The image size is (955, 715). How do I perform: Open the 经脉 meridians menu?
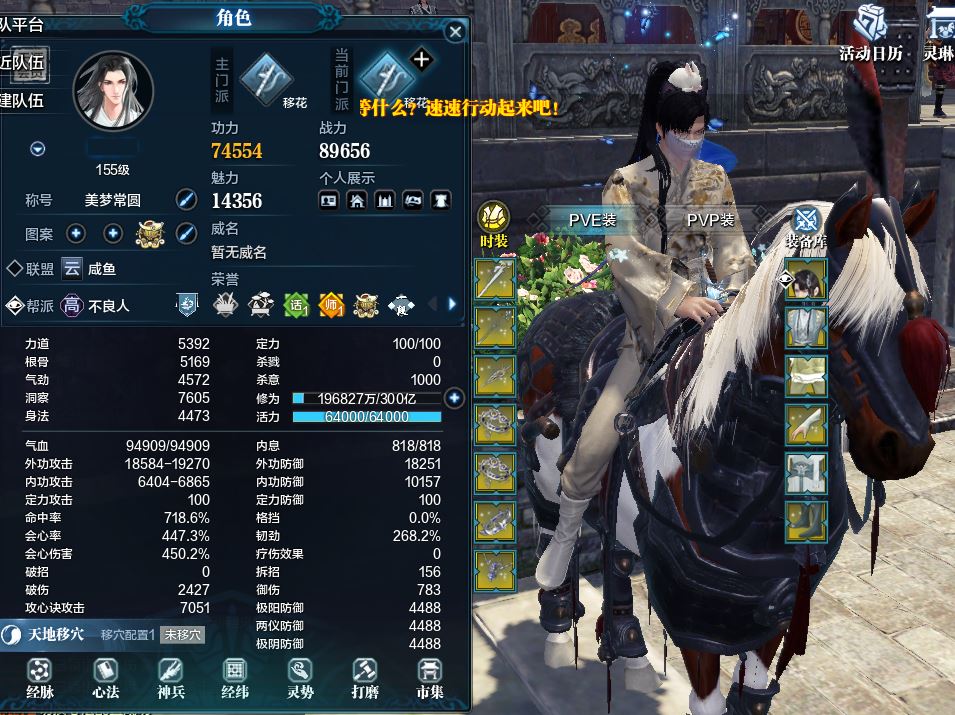[40, 677]
